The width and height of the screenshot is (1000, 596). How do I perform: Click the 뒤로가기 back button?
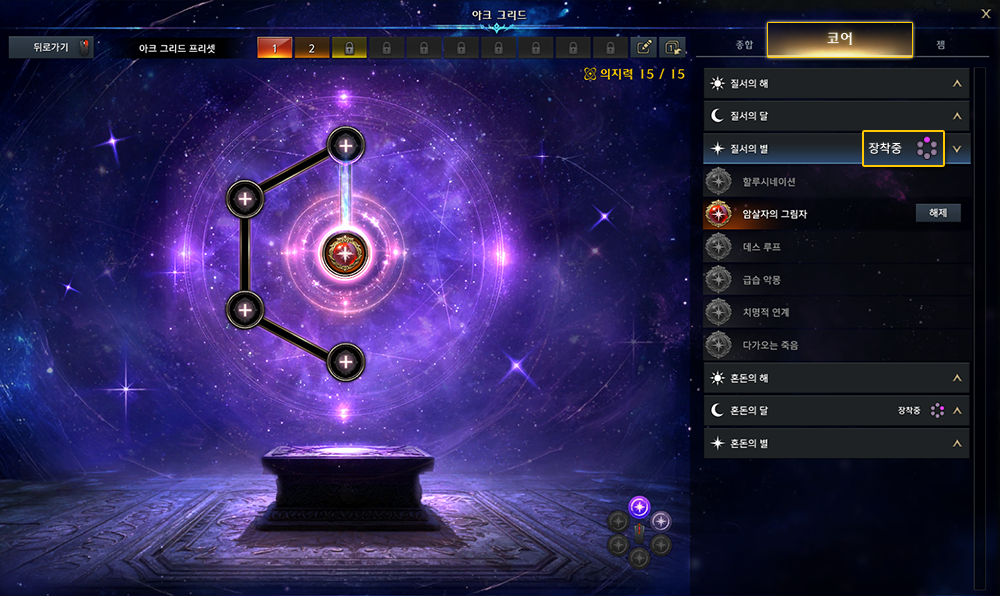50,47
